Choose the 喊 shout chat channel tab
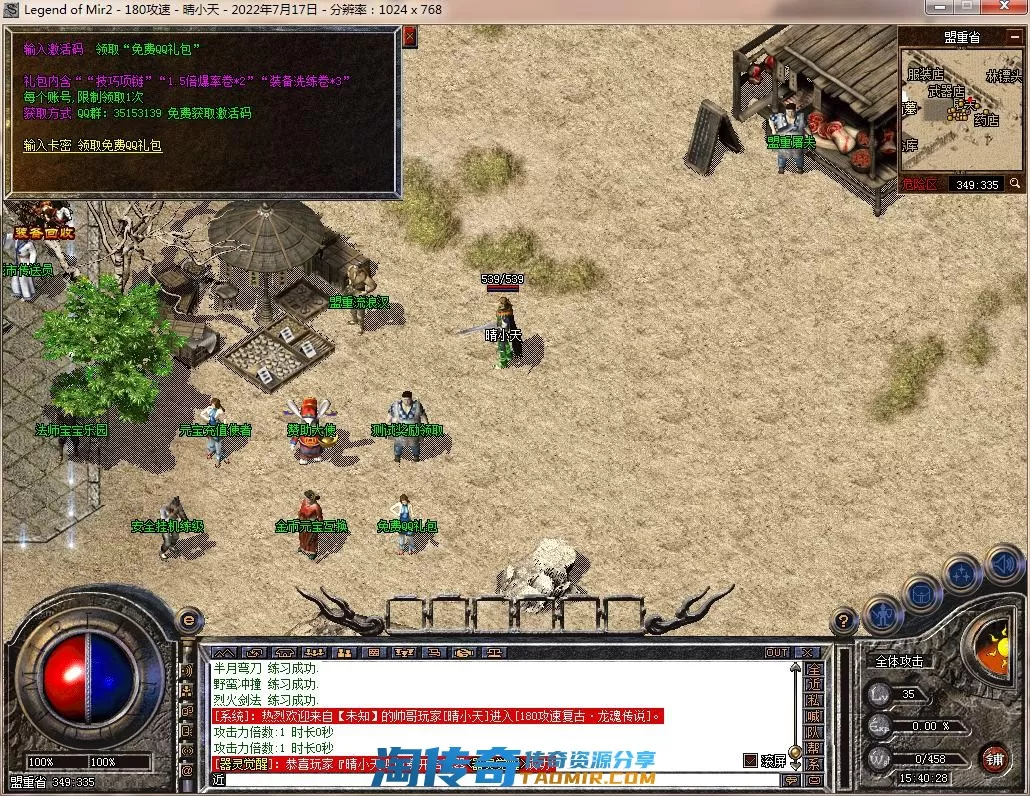Viewport: 1030px width, 796px height. click(814, 716)
